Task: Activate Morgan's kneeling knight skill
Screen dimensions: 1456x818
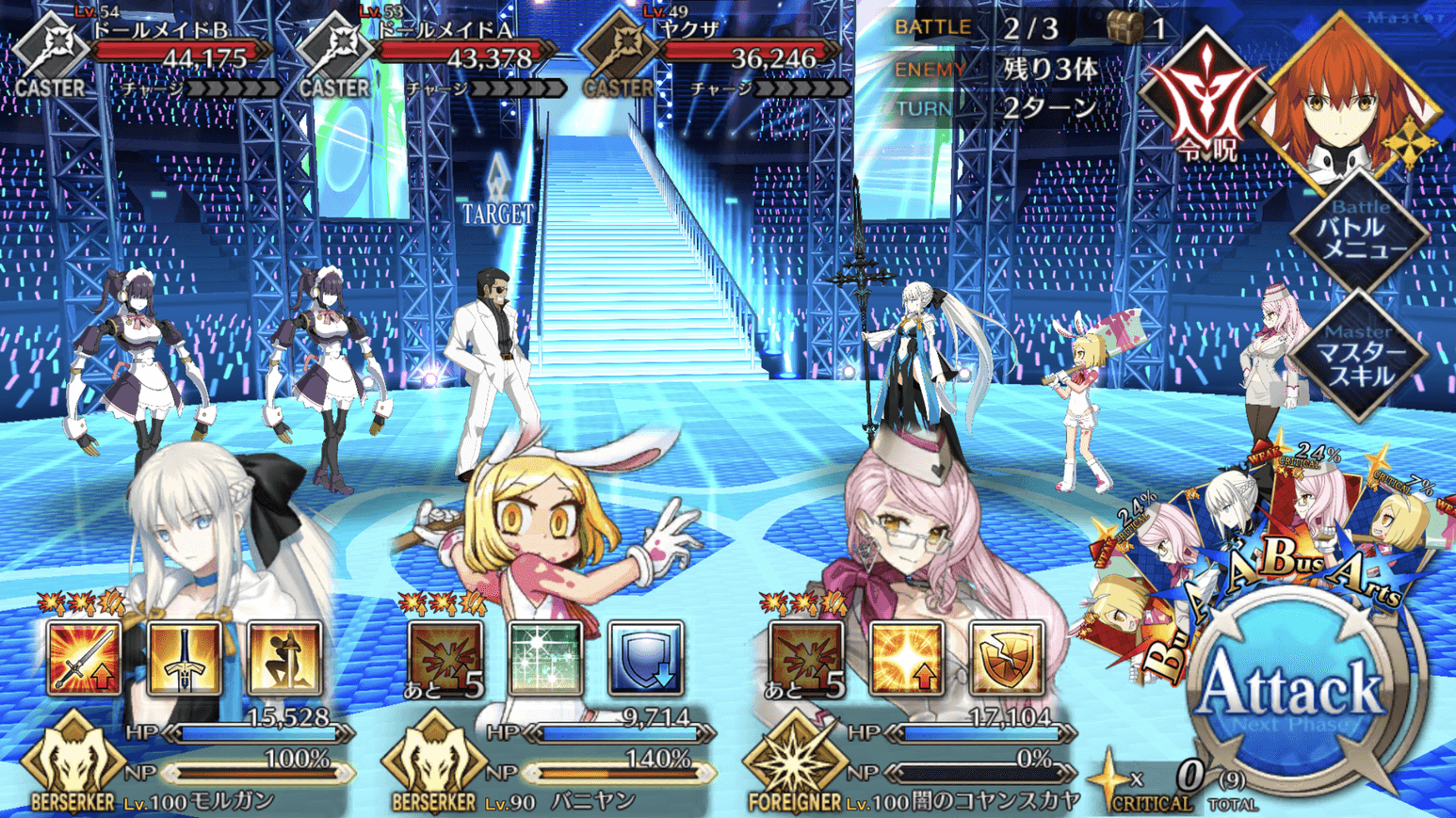Action: [x=284, y=658]
